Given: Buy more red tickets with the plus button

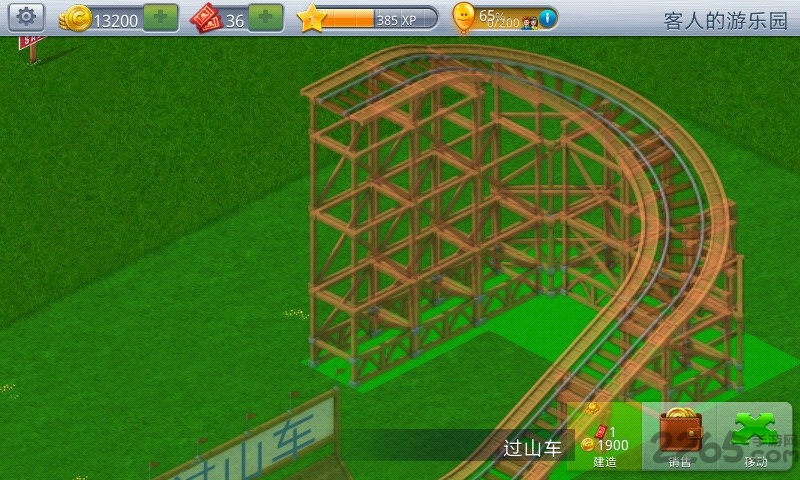Looking at the screenshot, I should click(x=265, y=18).
